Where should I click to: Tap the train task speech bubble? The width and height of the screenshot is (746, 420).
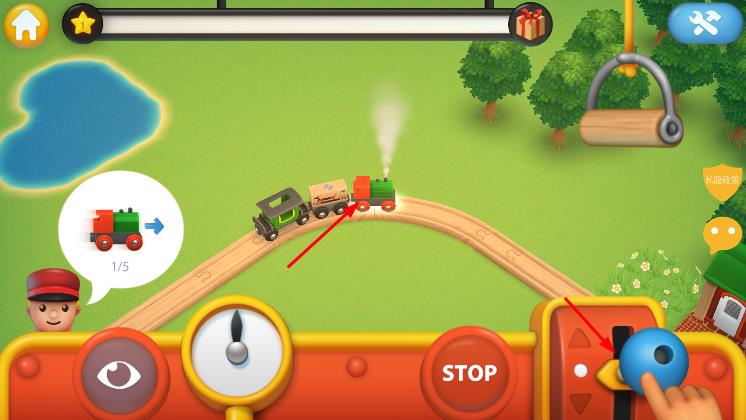(x=120, y=230)
